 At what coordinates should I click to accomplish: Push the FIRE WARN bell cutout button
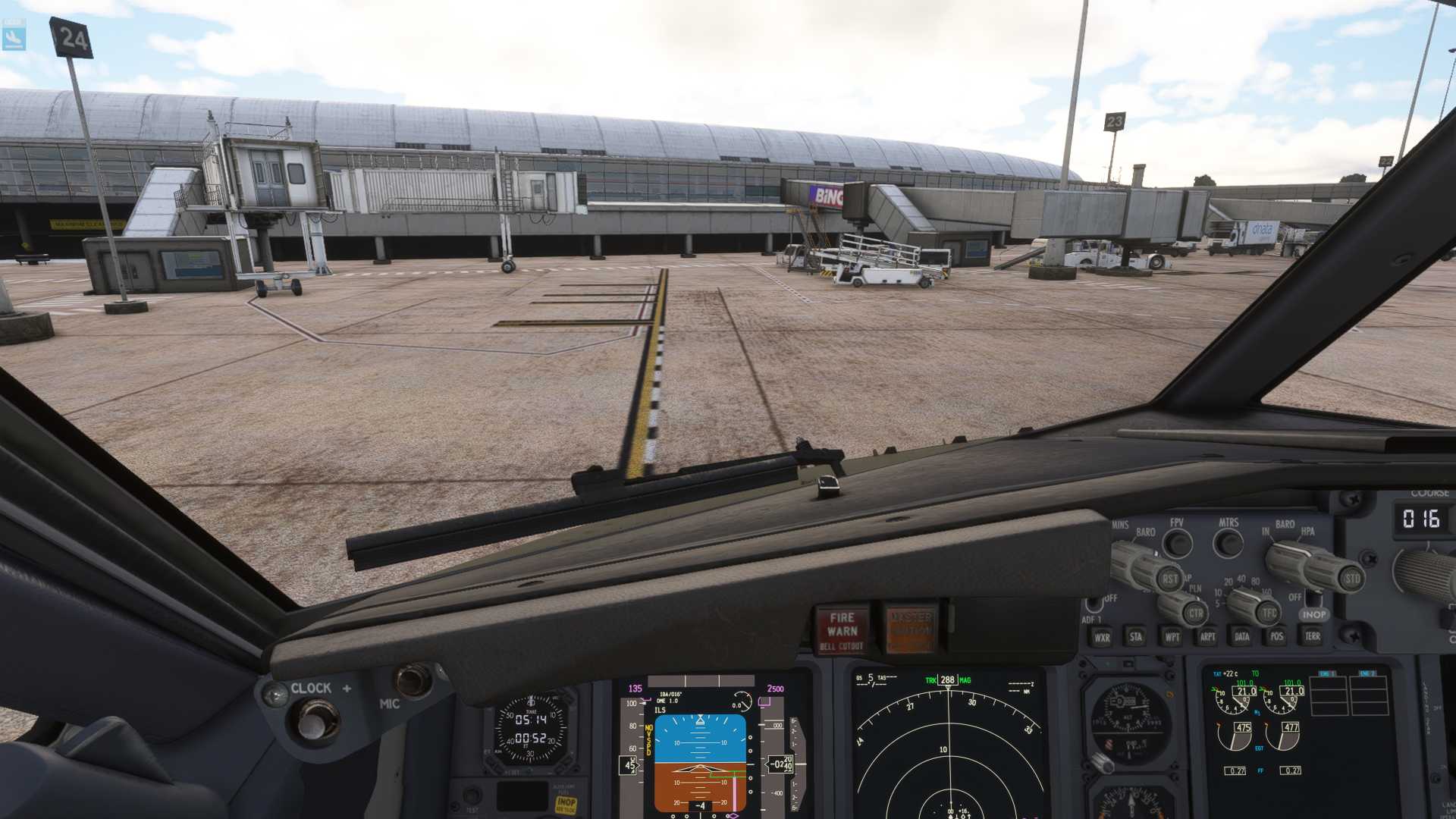coord(842,630)
